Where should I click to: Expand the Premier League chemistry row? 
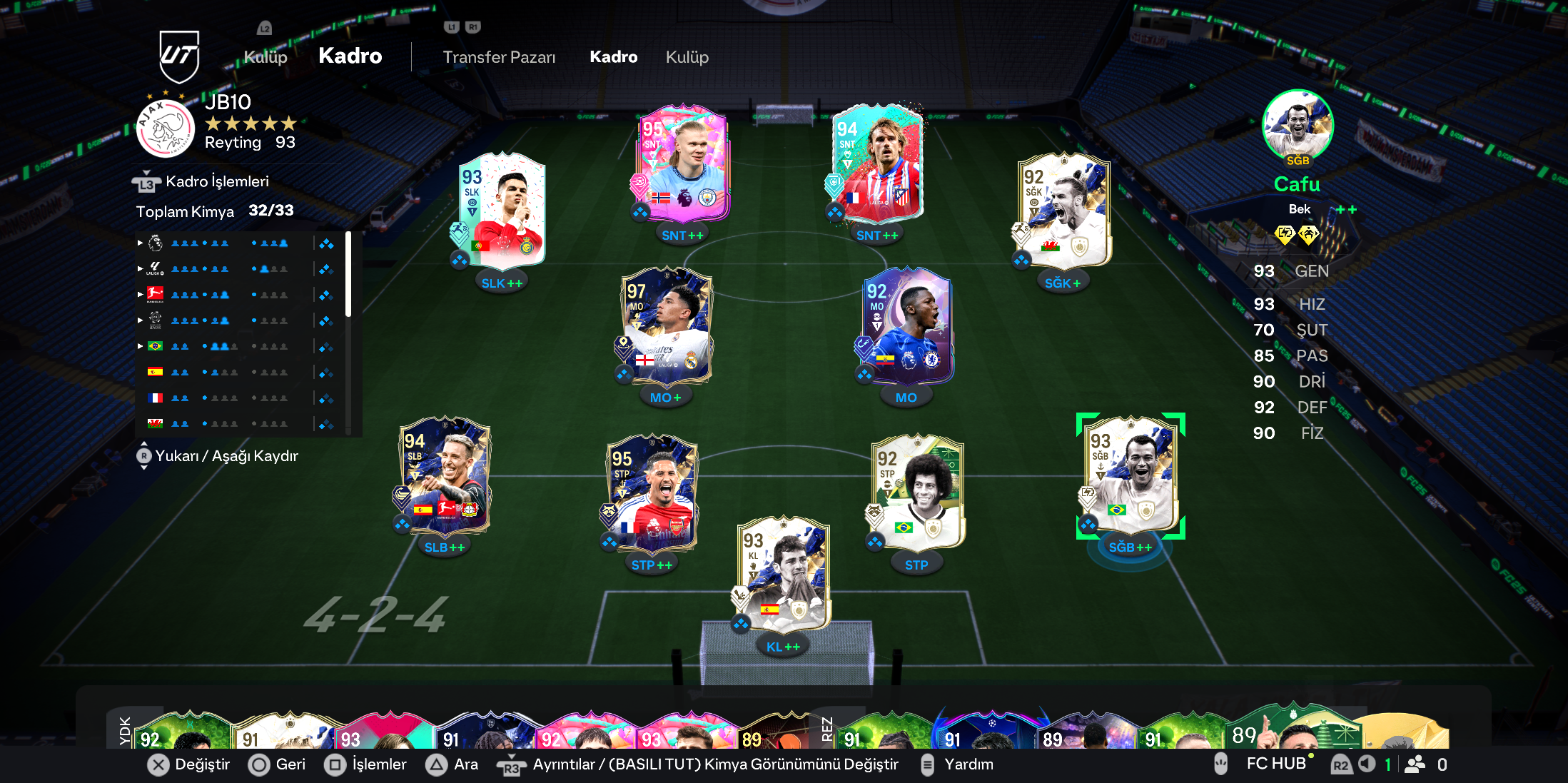[x=141, y=243]
